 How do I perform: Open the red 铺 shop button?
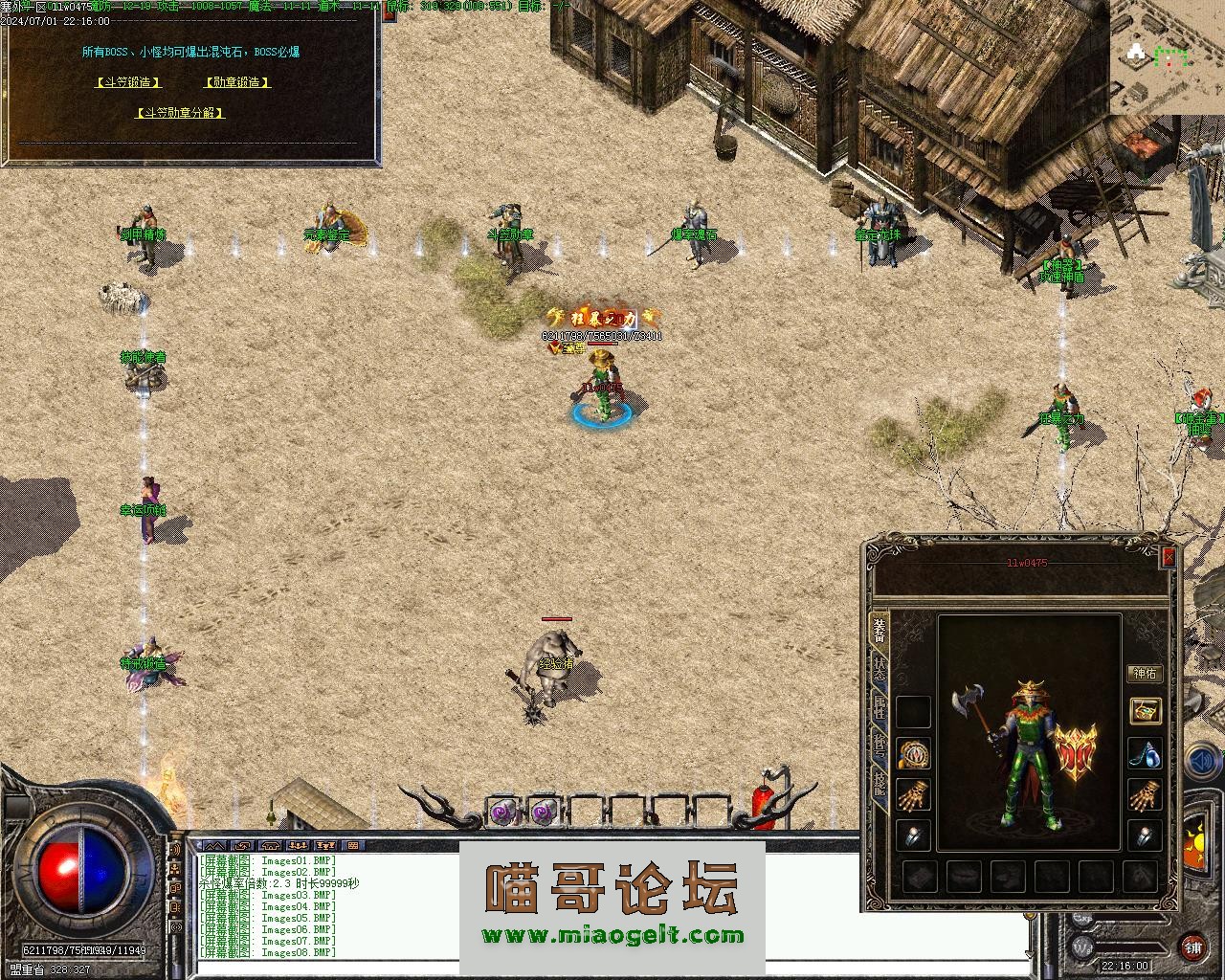[x=1192, y=947]
